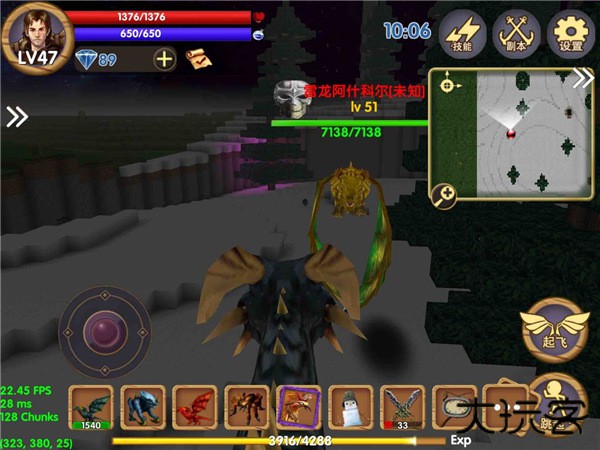Recenter the minimap with crosshair icon
The image size is (600, 450).
click(x=446, y=85)
